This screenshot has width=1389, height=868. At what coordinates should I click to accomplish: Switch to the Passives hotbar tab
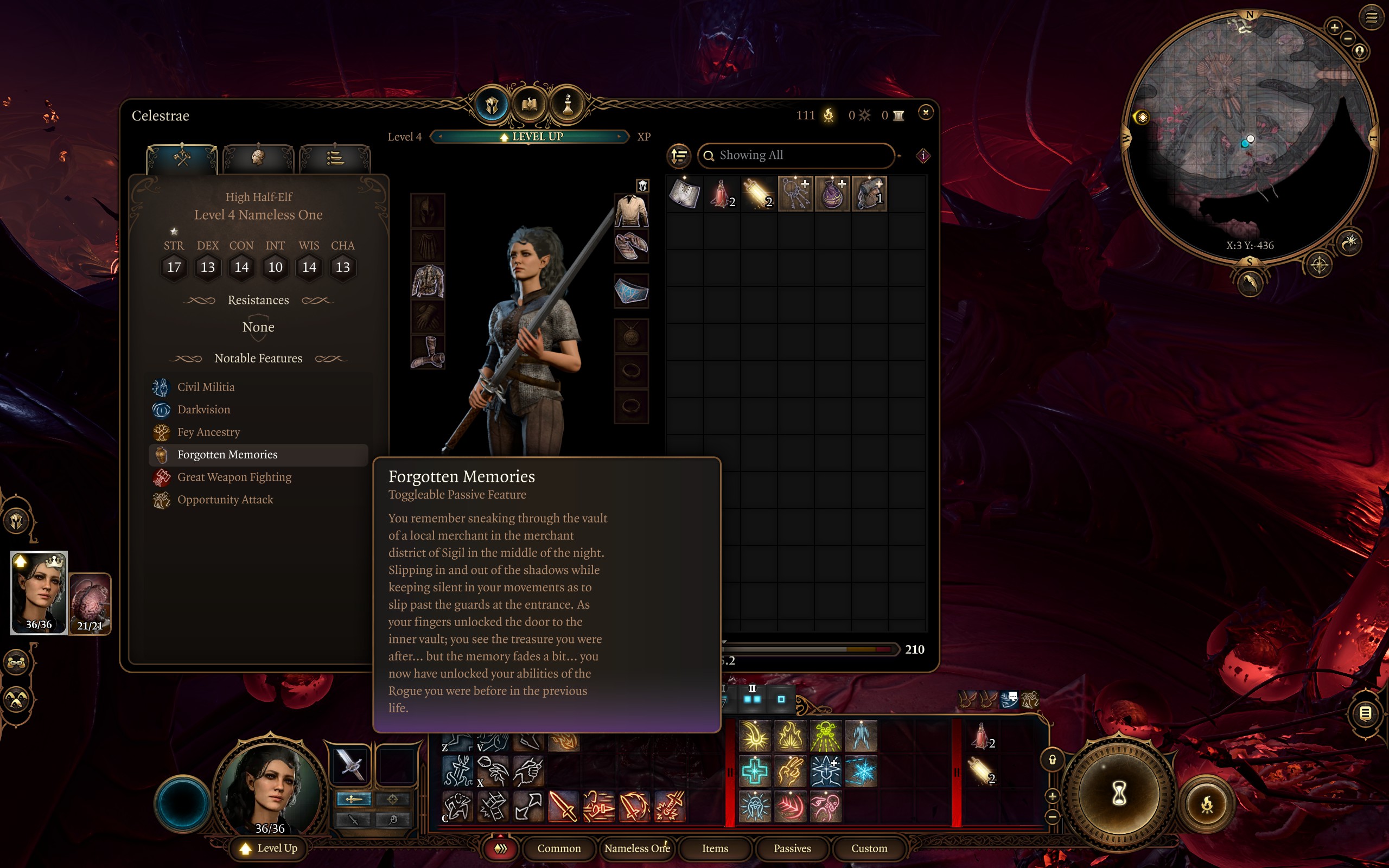pos(792,848)
